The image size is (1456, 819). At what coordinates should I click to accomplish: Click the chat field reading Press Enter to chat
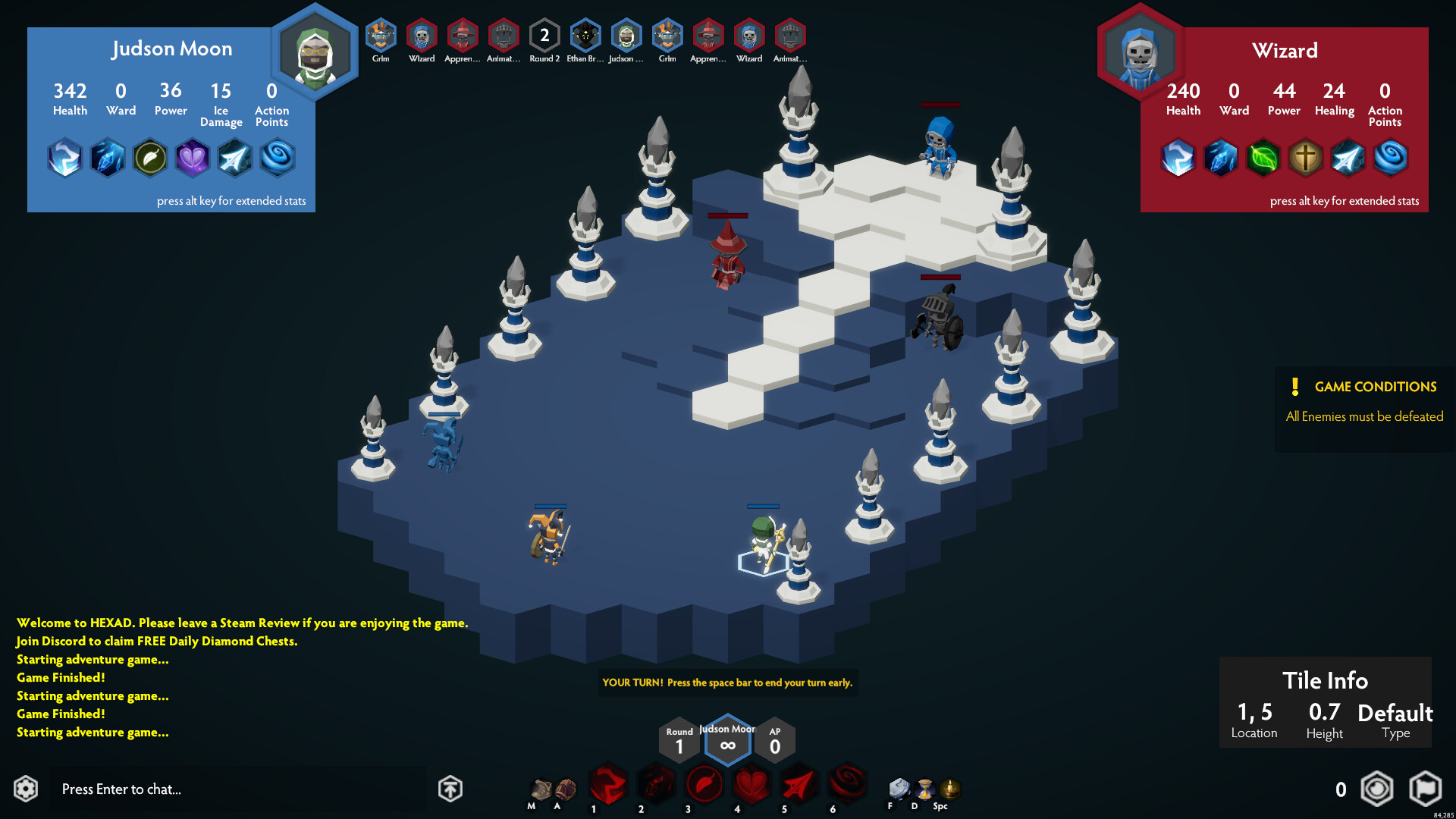point(239,789)
